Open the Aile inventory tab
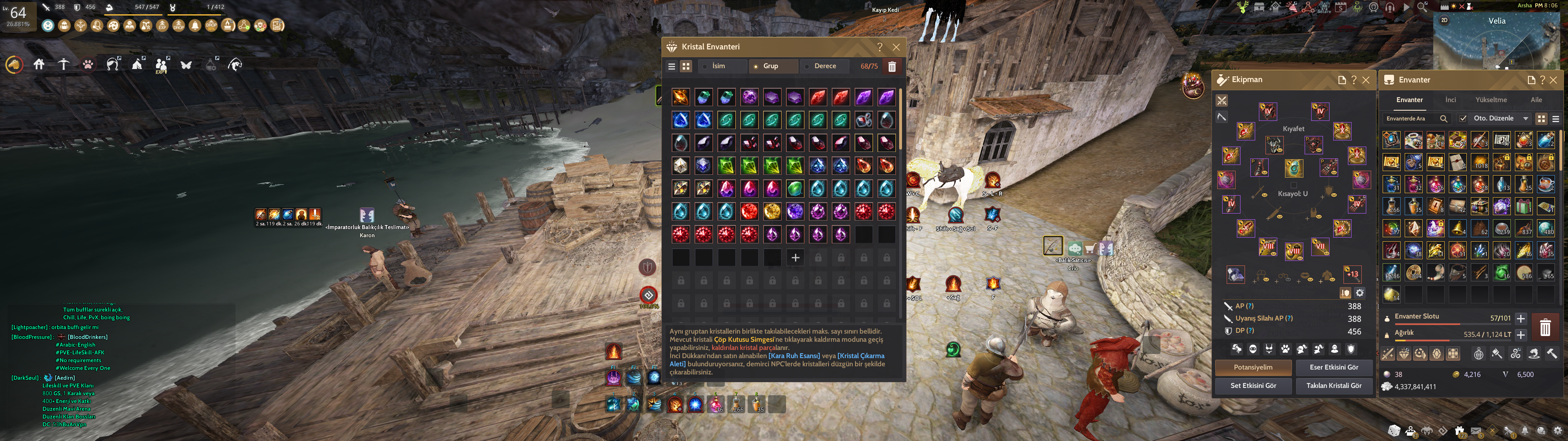Image resolution: width=1568 pixels, height=441 pixels. [x=1536, y=100]
